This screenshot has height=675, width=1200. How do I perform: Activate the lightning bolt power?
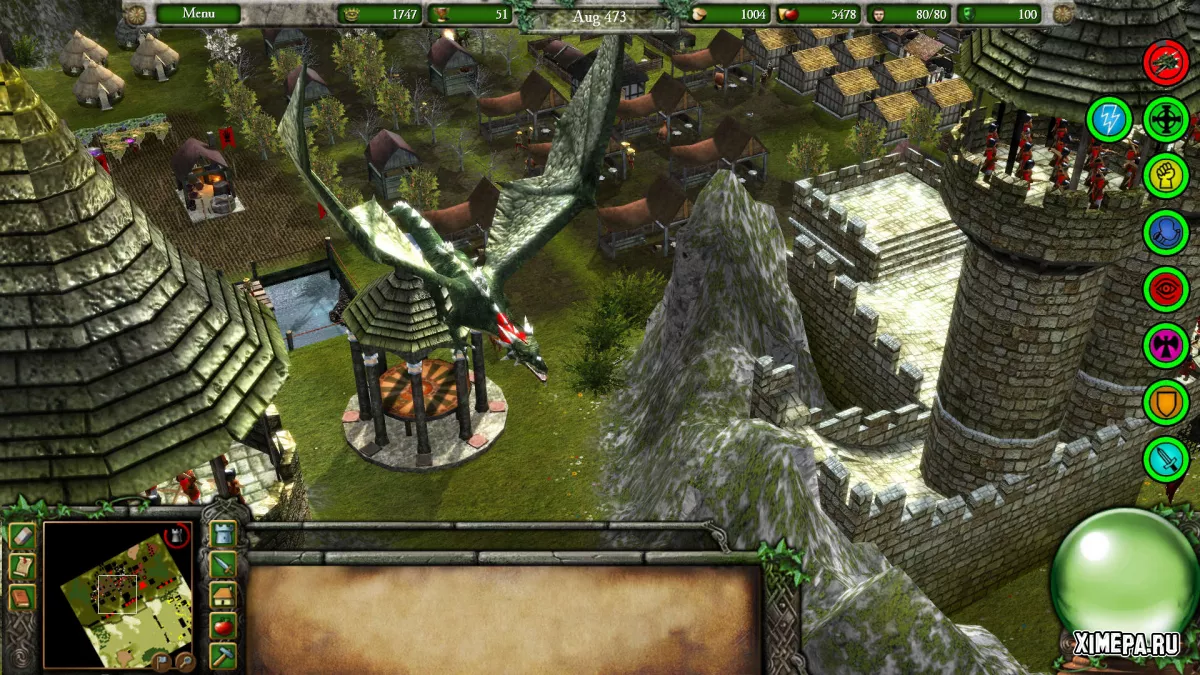(x=1109, y=119)
